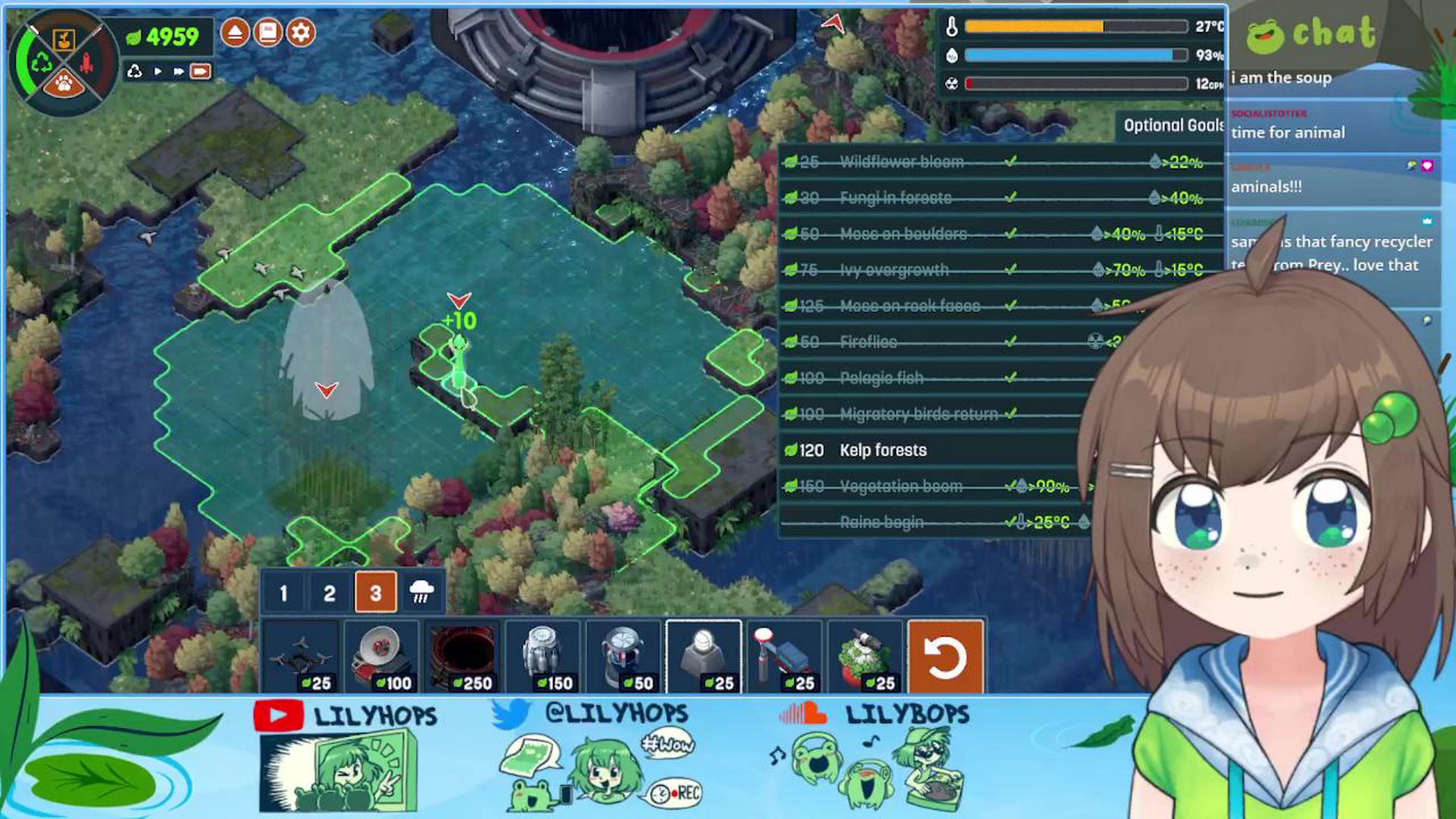
Task: Switch to building tab 2
Action: pos(329,593)
